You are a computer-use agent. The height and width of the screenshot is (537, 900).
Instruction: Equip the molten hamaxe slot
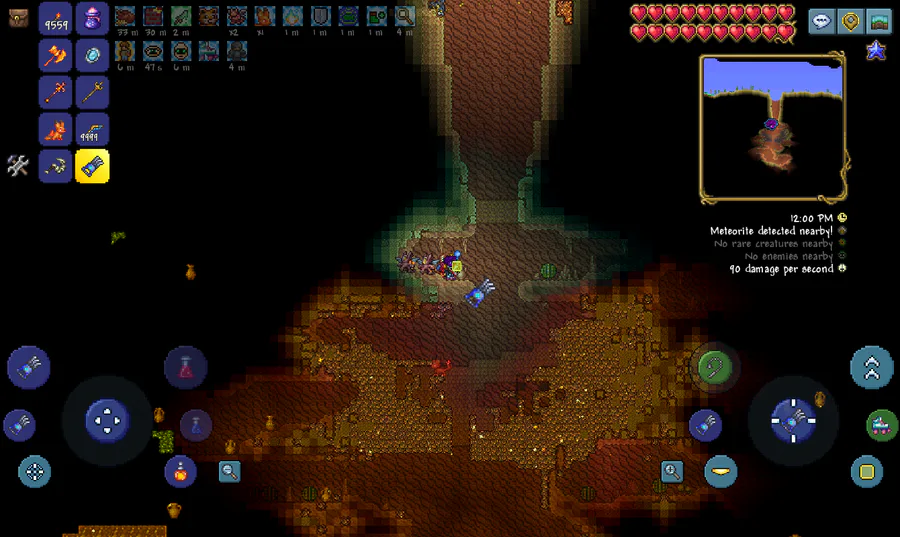[x=55, y=55]
